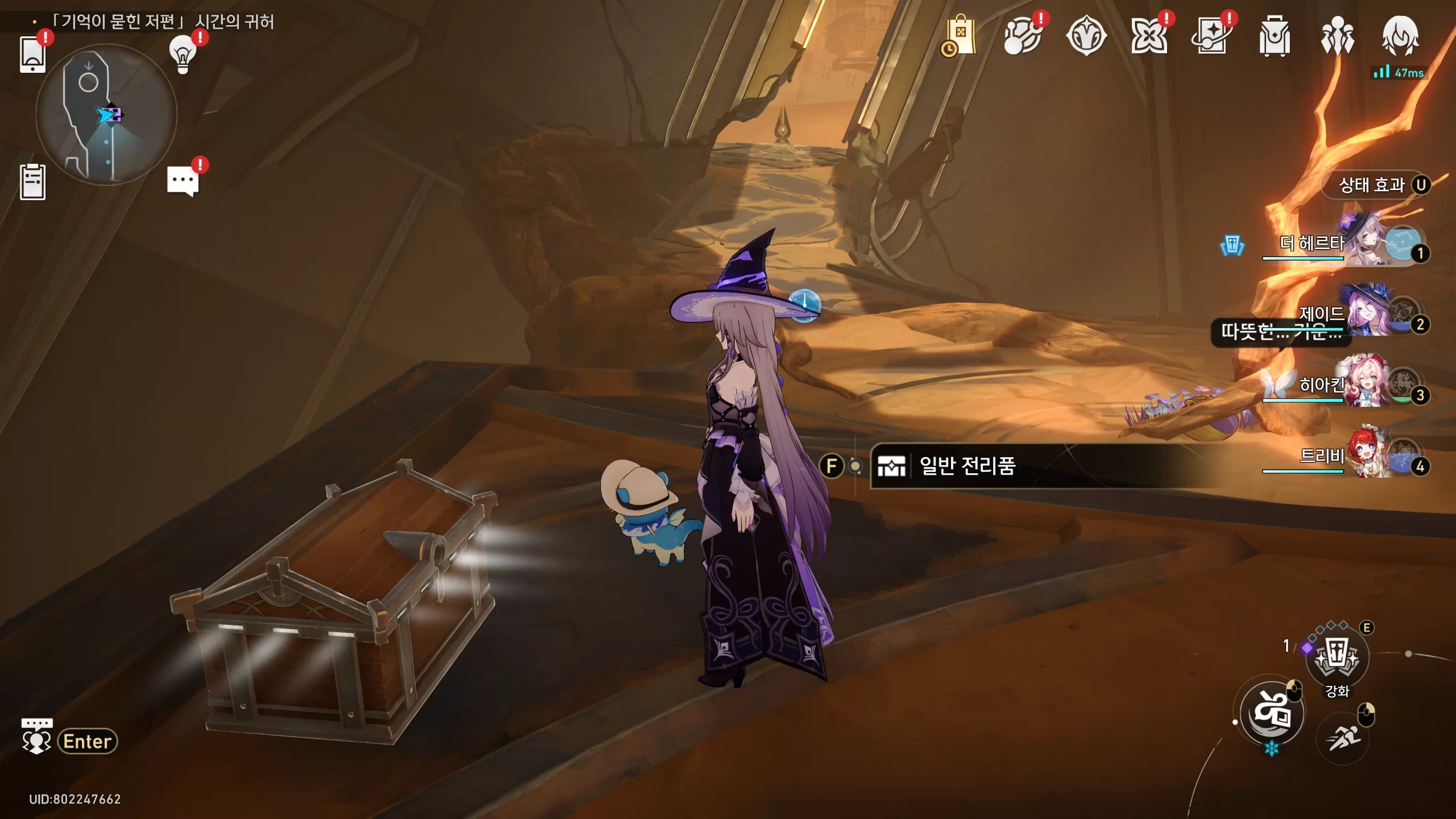Switch to party member 더 헤르타
Viewport: 1456px width, 819px height.
[x=1365, y=245]
